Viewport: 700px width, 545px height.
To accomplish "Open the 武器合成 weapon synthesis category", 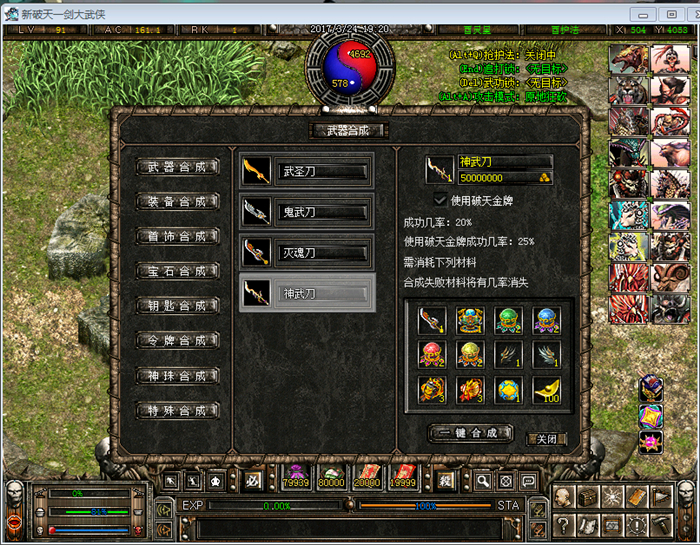I will (x=178, y=167).
